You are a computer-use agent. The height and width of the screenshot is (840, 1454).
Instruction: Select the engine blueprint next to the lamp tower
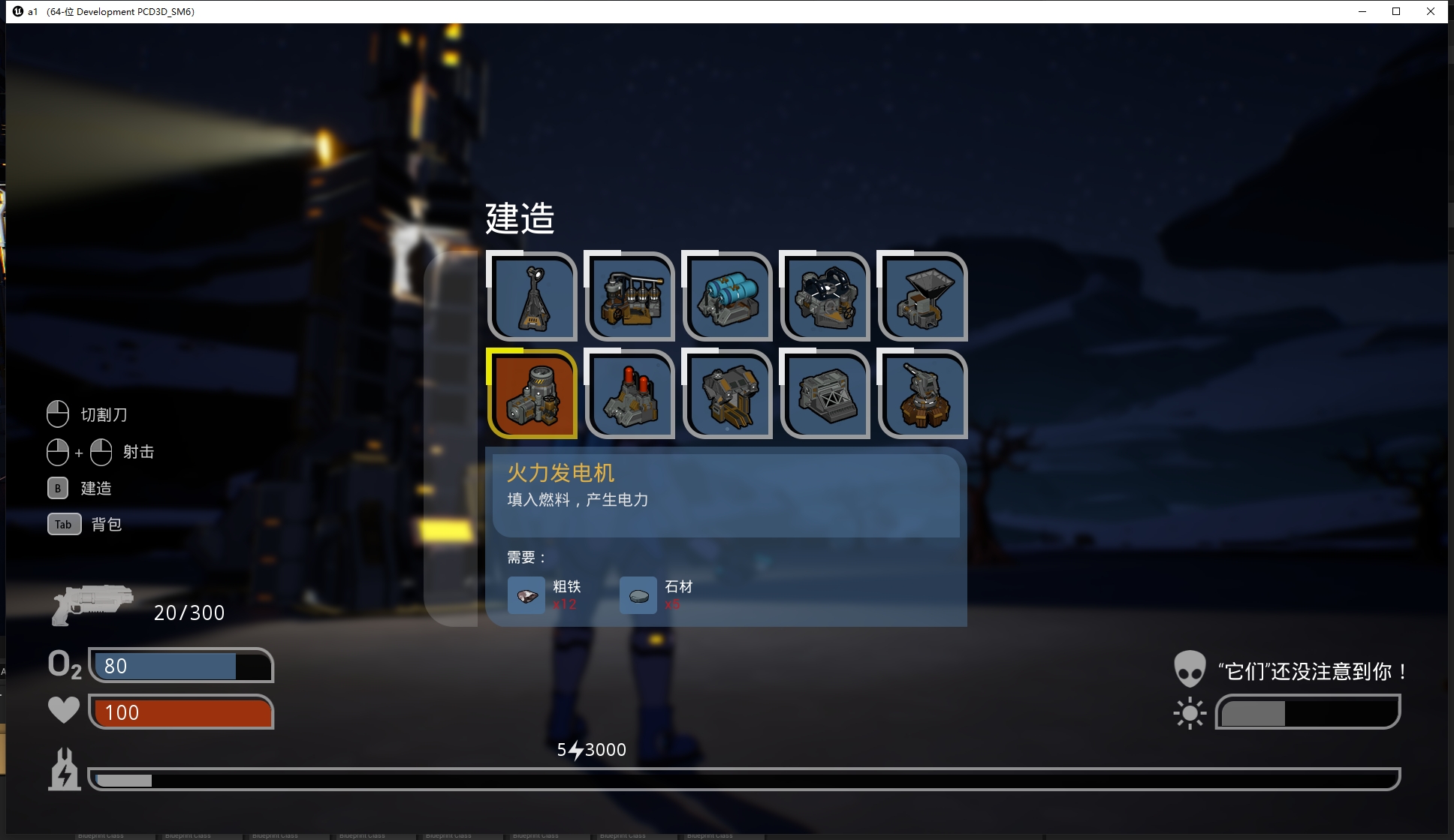[x=629, y=297]
